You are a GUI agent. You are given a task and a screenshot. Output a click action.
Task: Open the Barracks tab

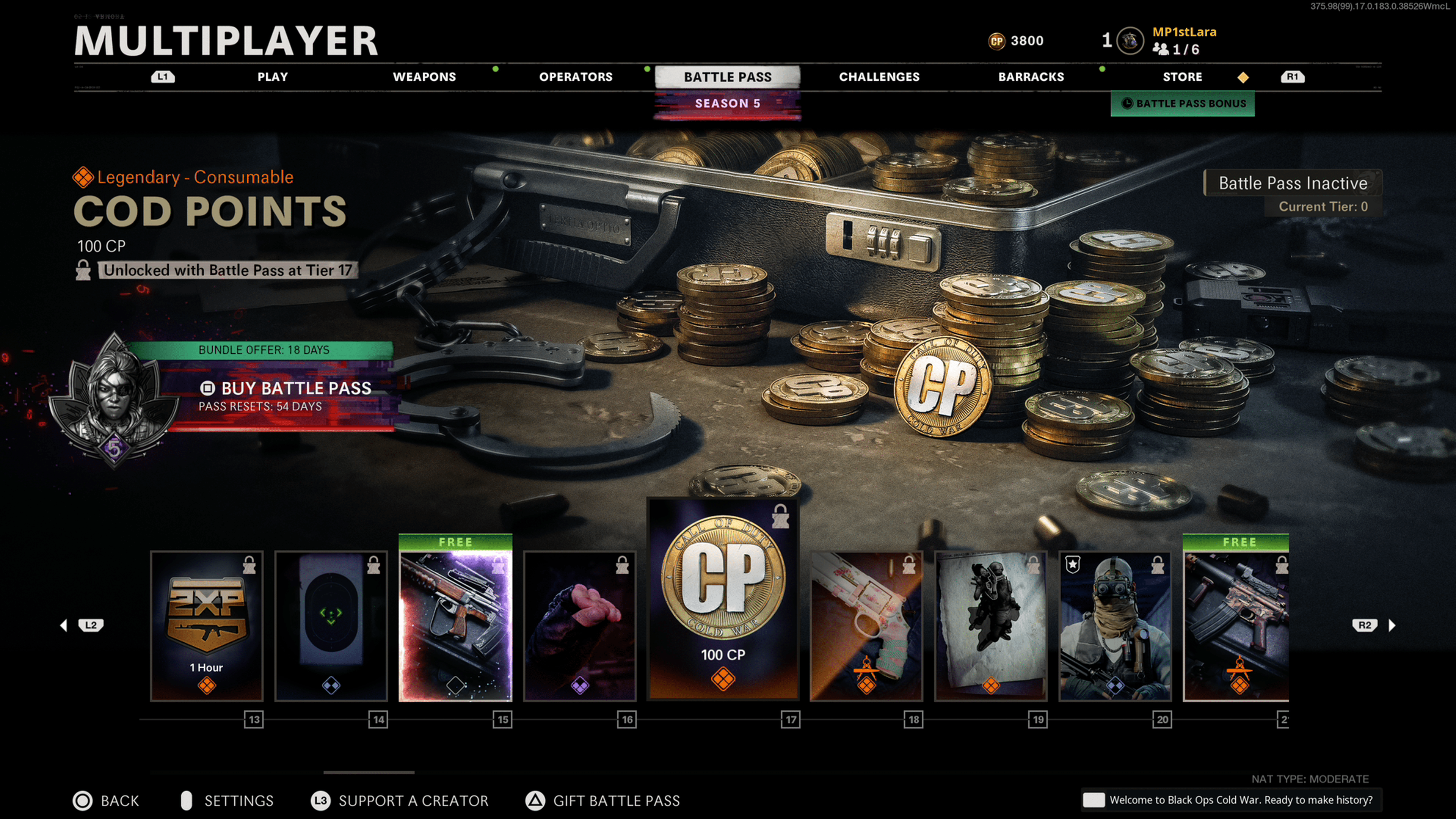pos(1031,77)
